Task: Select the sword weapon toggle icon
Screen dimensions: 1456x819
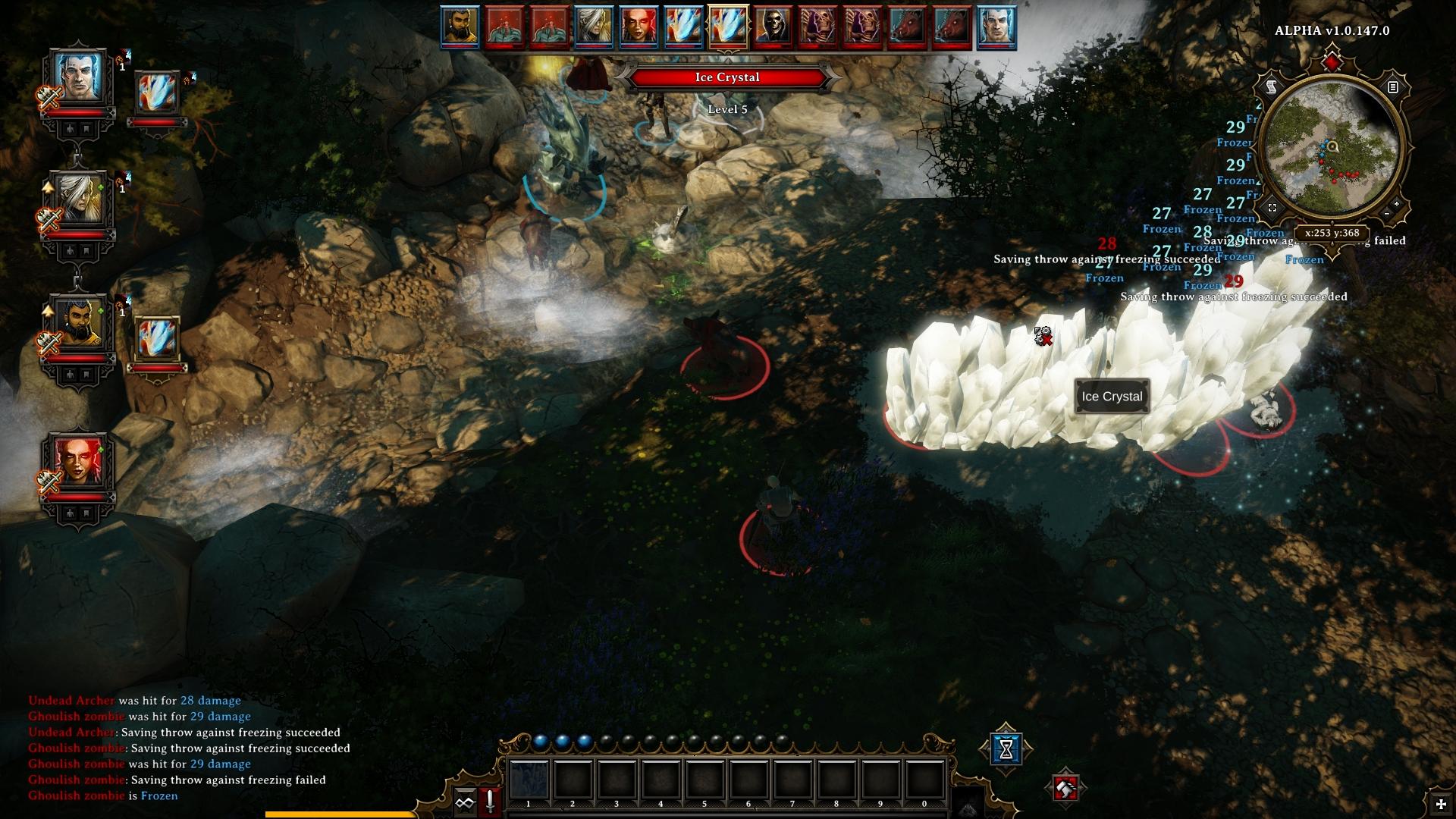Action: [x=490, y=802]
